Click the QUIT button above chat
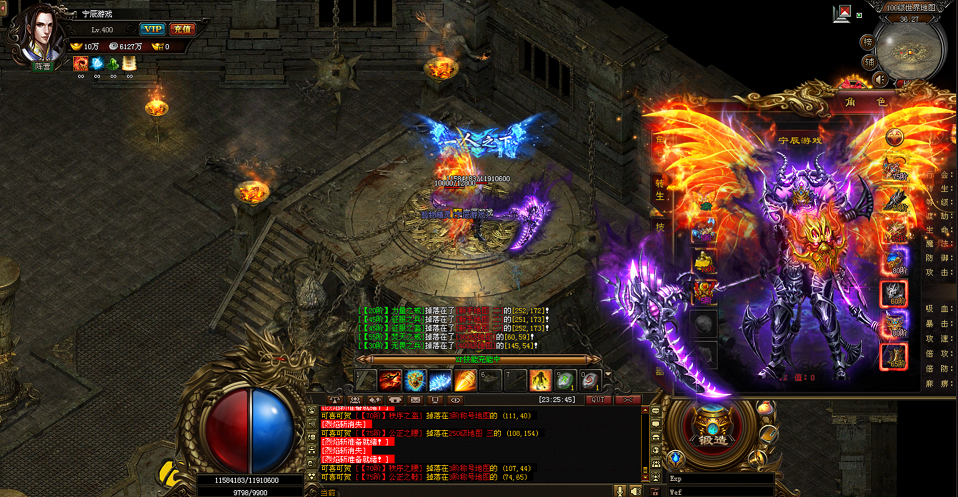Image resolution: width=958 pixels, height=497 pixels. pyautogui.click(x=598, y=398)
